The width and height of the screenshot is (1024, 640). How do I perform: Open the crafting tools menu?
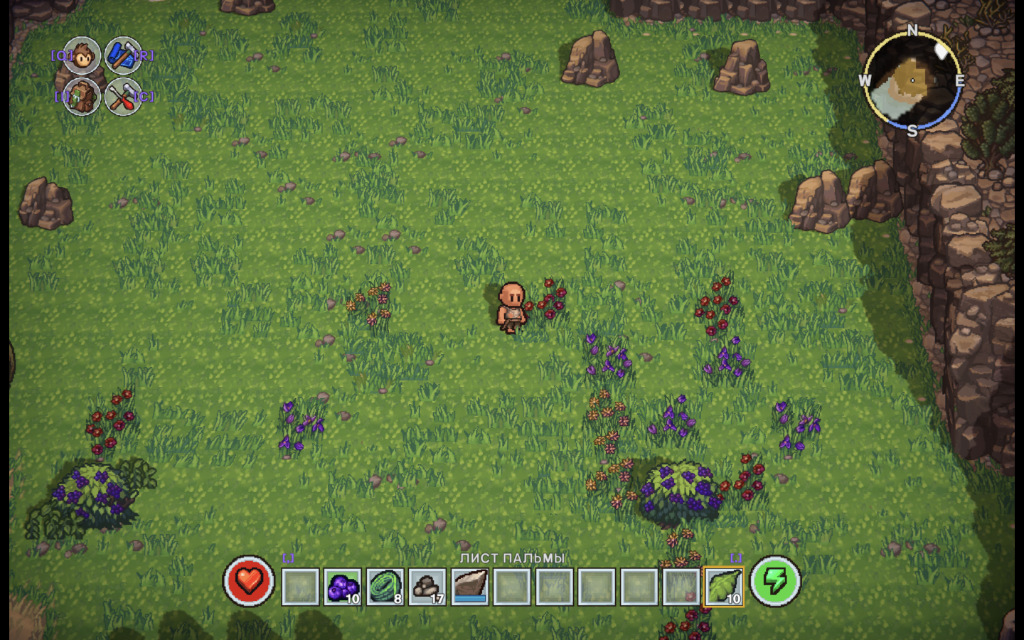124,96
